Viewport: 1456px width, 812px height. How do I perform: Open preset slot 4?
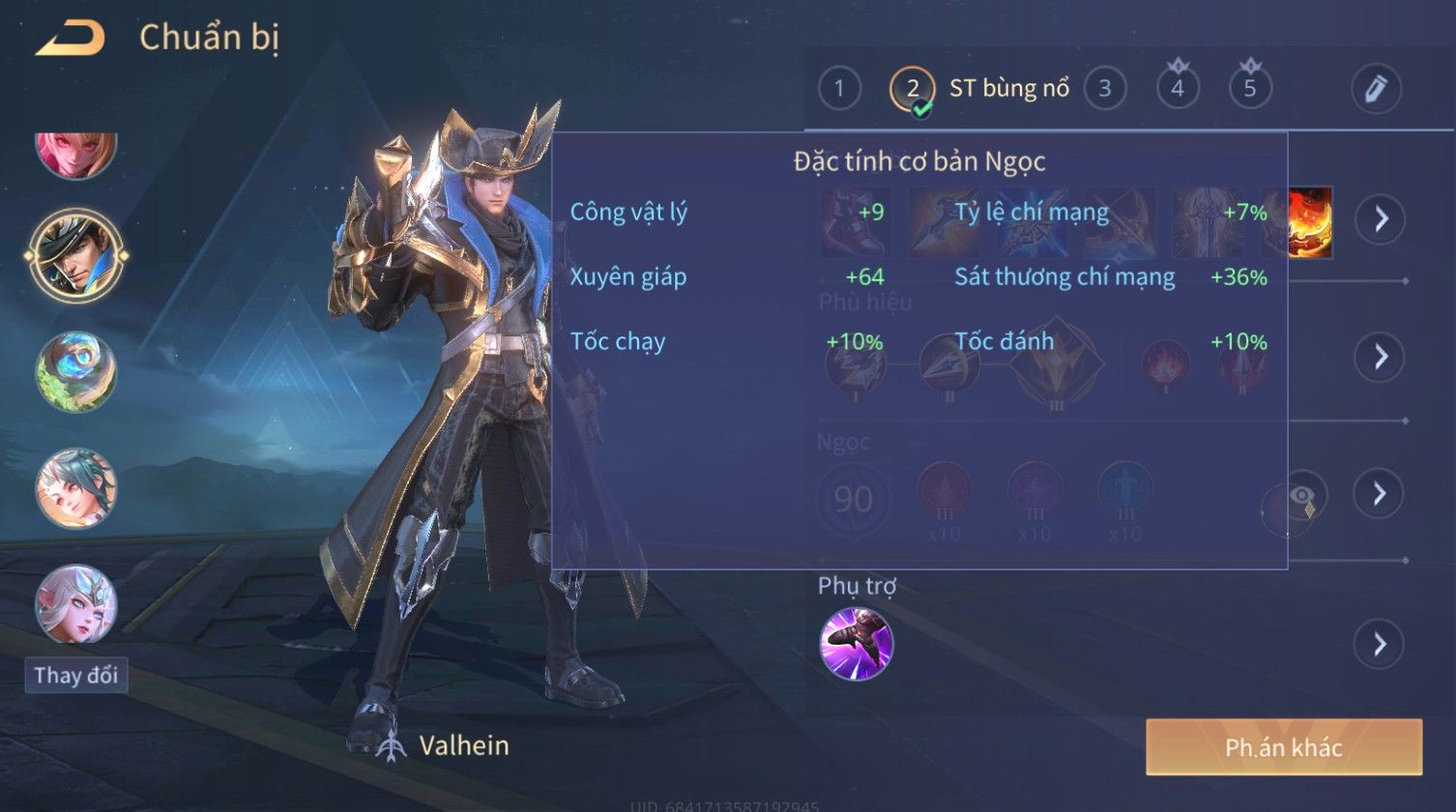1178,89
